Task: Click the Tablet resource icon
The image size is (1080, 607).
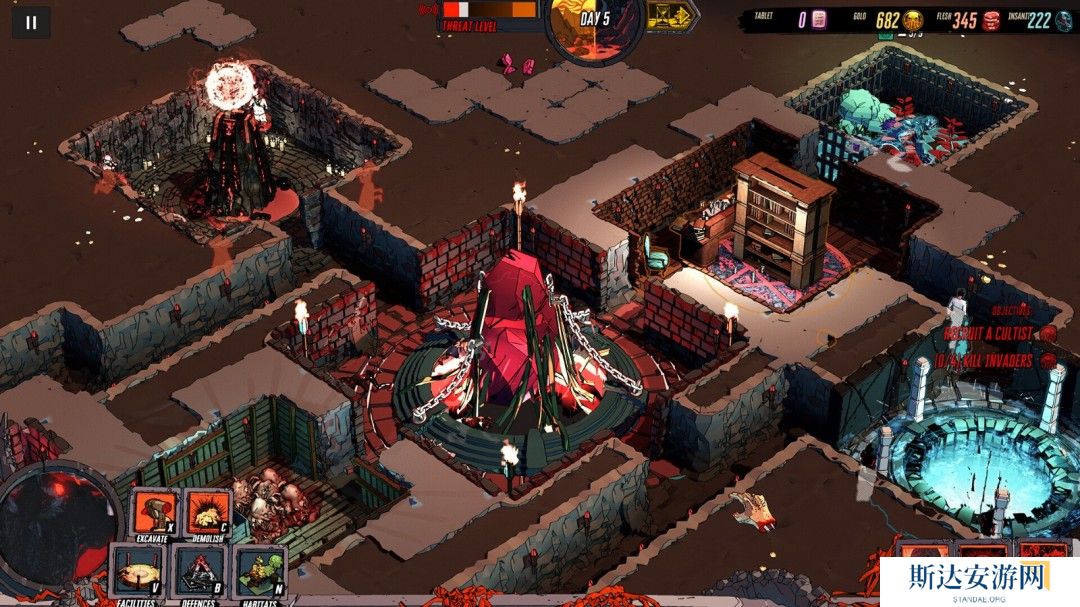Action: pos(819,20)
